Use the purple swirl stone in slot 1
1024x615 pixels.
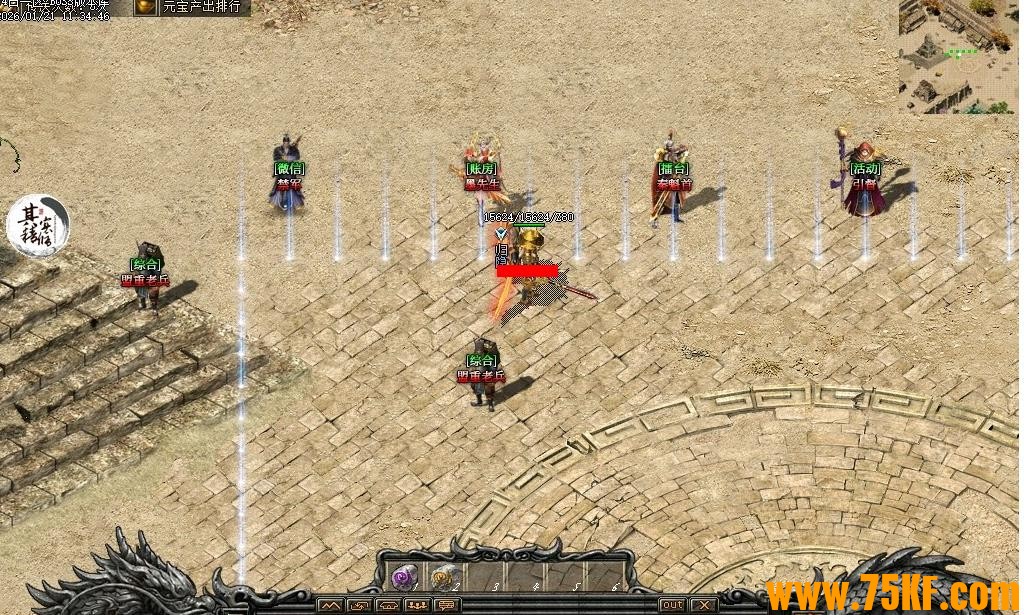pos(405,577)
